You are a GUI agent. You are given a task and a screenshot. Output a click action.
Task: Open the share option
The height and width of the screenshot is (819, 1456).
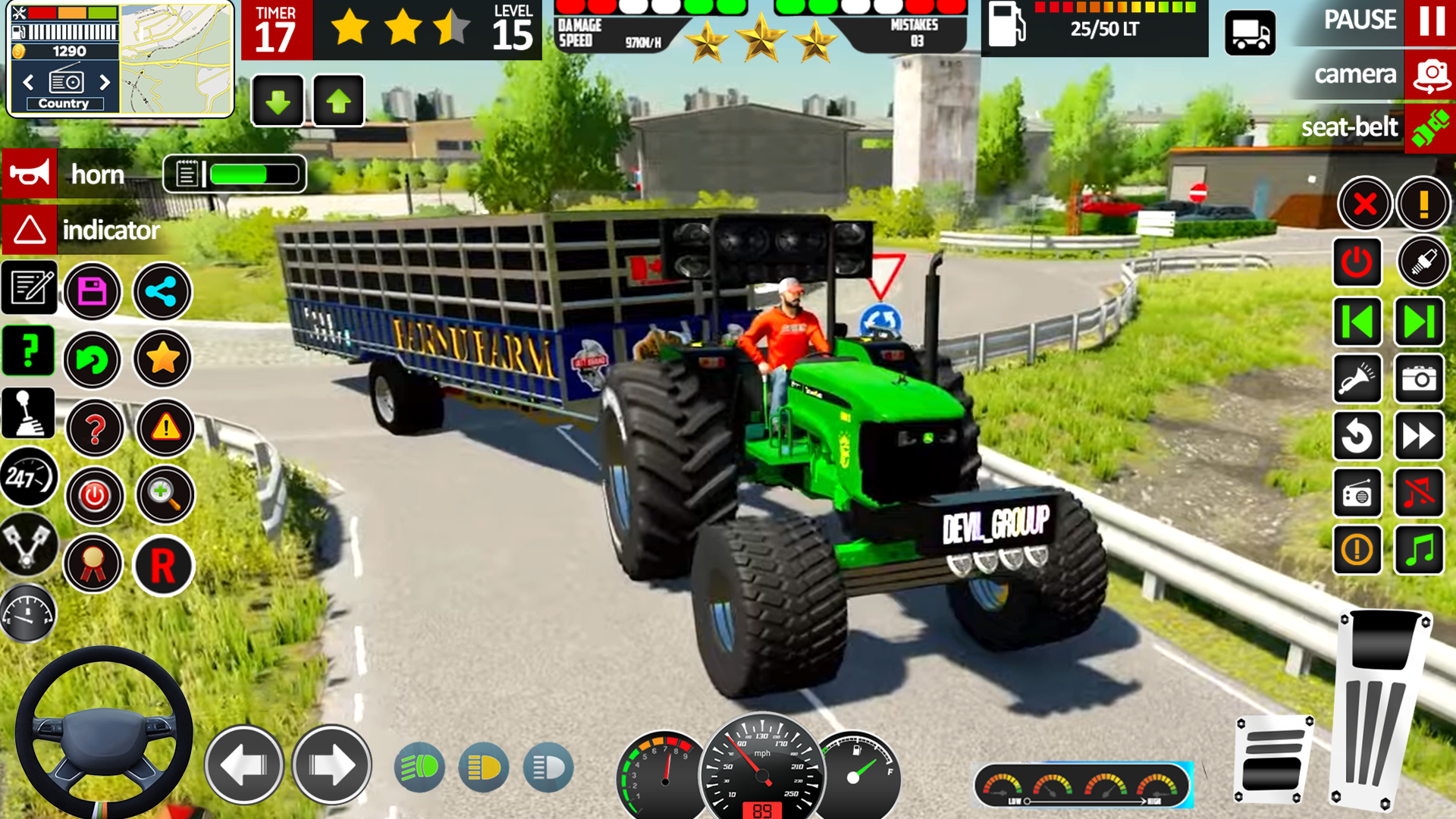[162, 292]
